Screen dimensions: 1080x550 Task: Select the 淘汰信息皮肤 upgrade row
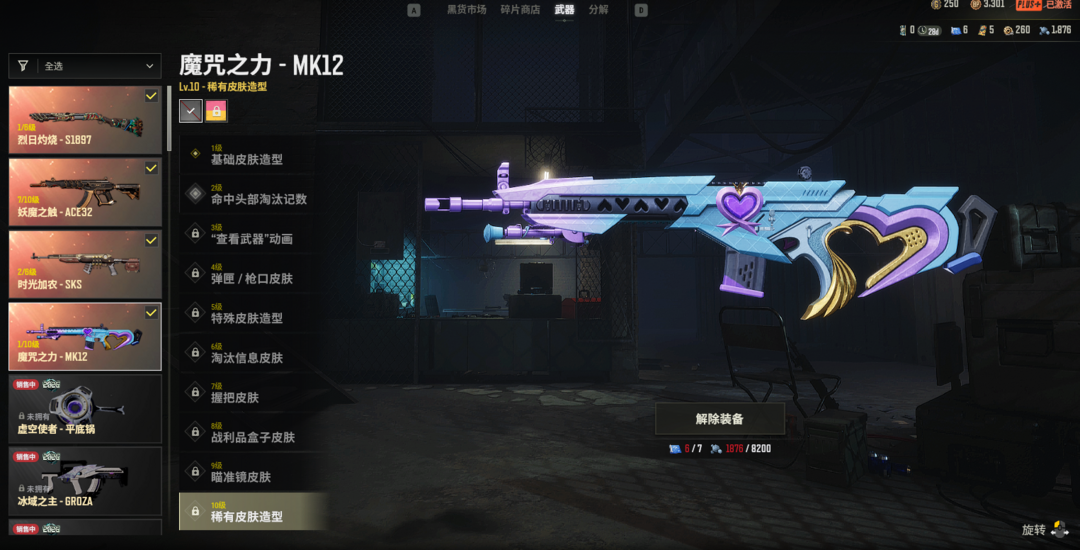point(253,353)
